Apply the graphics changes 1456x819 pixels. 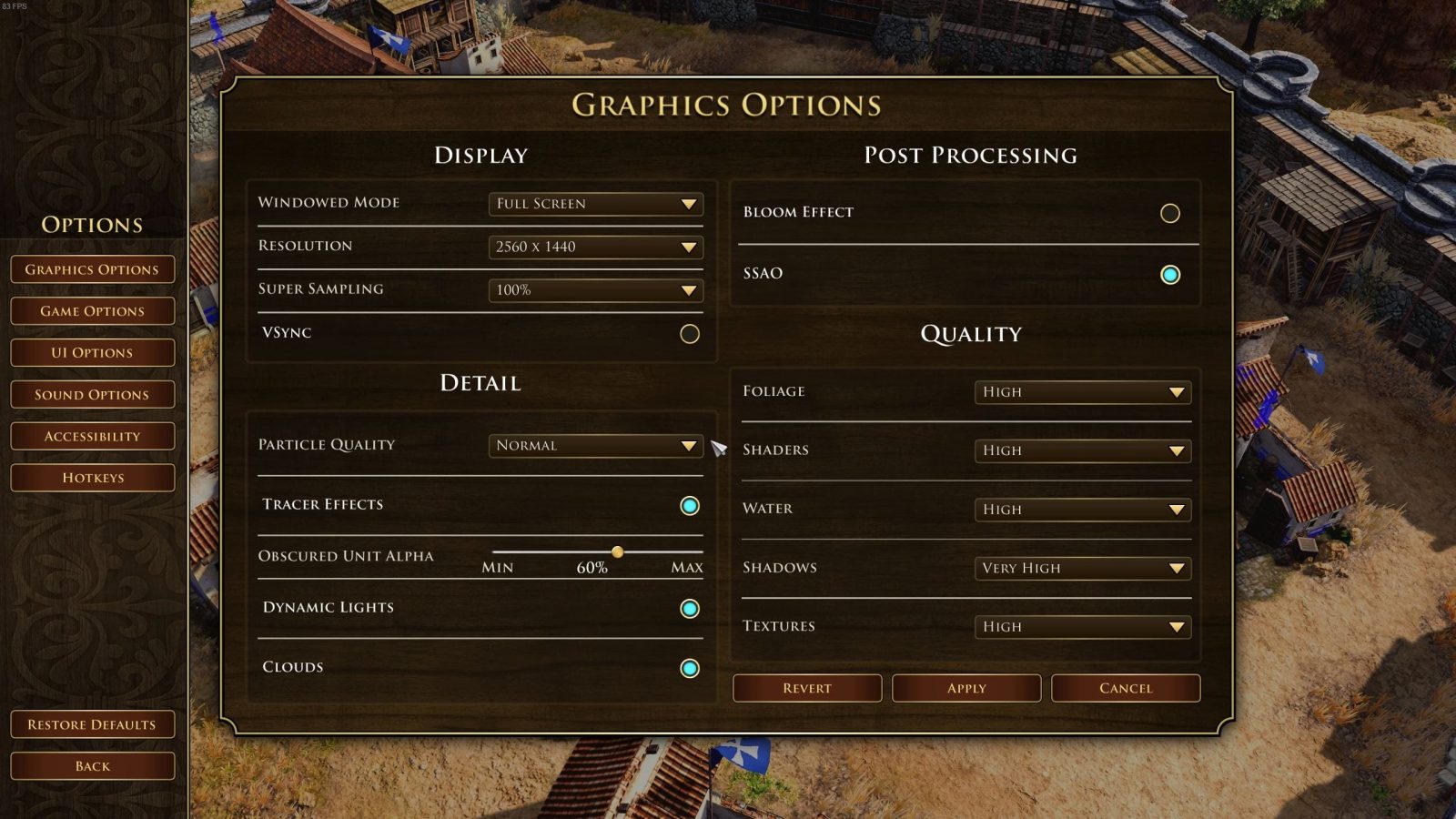pos(966,688)
